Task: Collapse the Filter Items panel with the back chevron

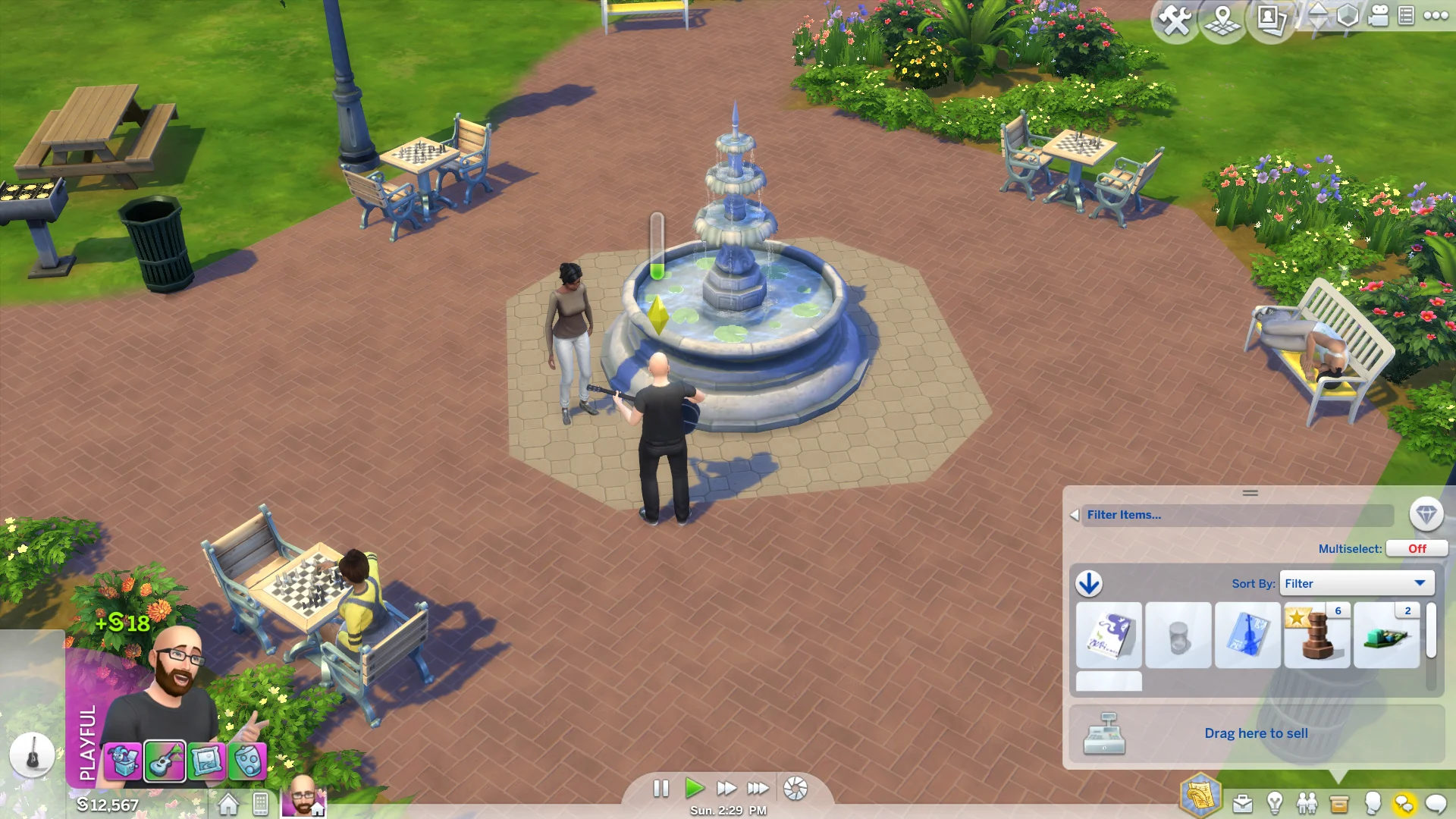Action: point(1073,514)
